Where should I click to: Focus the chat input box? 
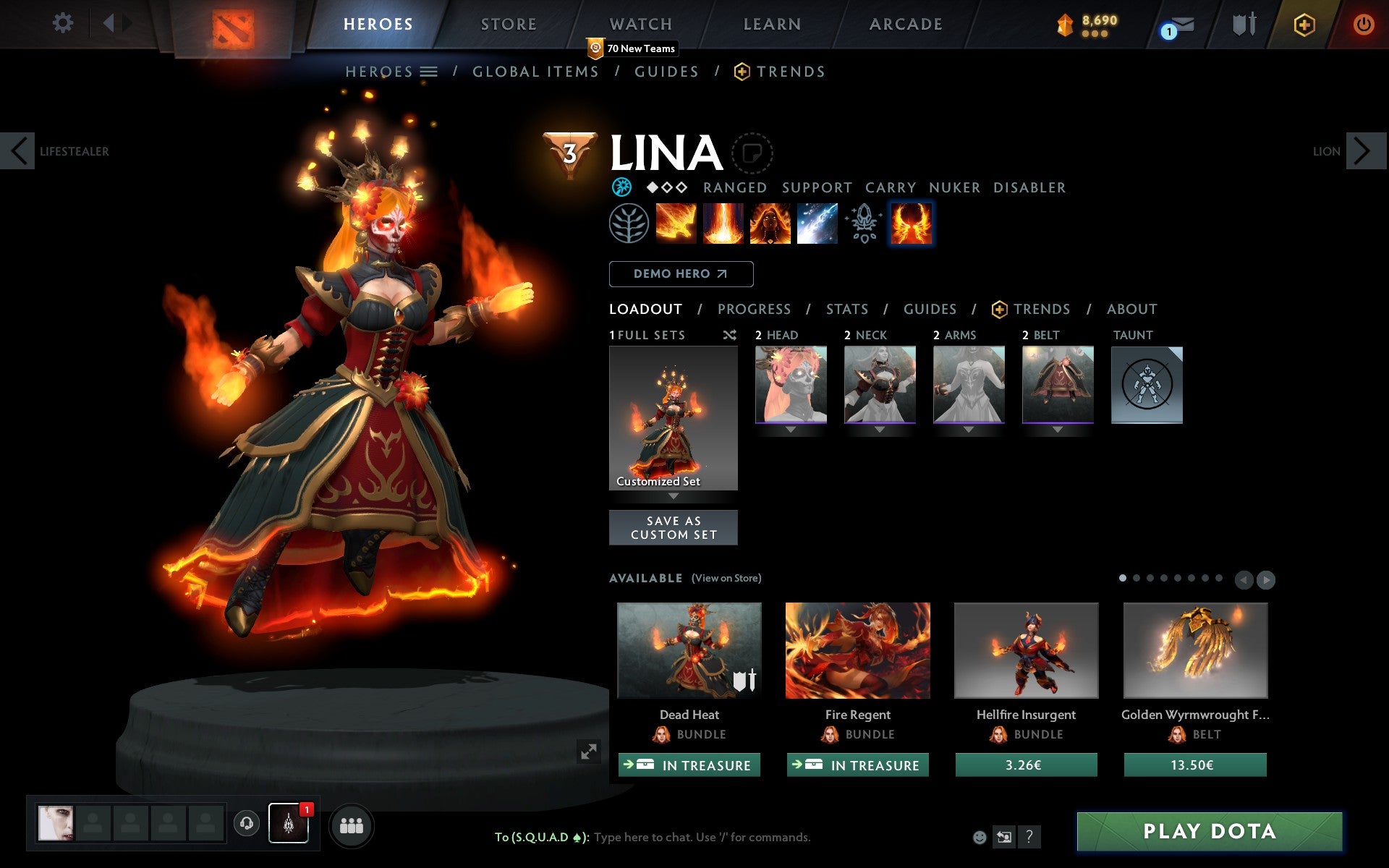coord(702,837)
